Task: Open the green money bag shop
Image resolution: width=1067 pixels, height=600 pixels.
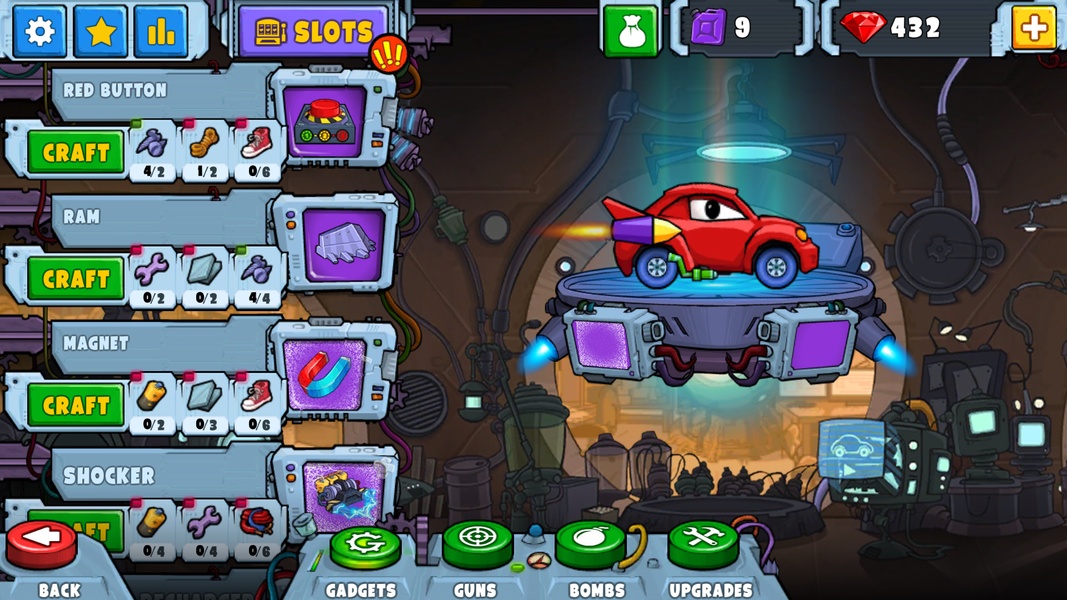Action: pos(631,30)
